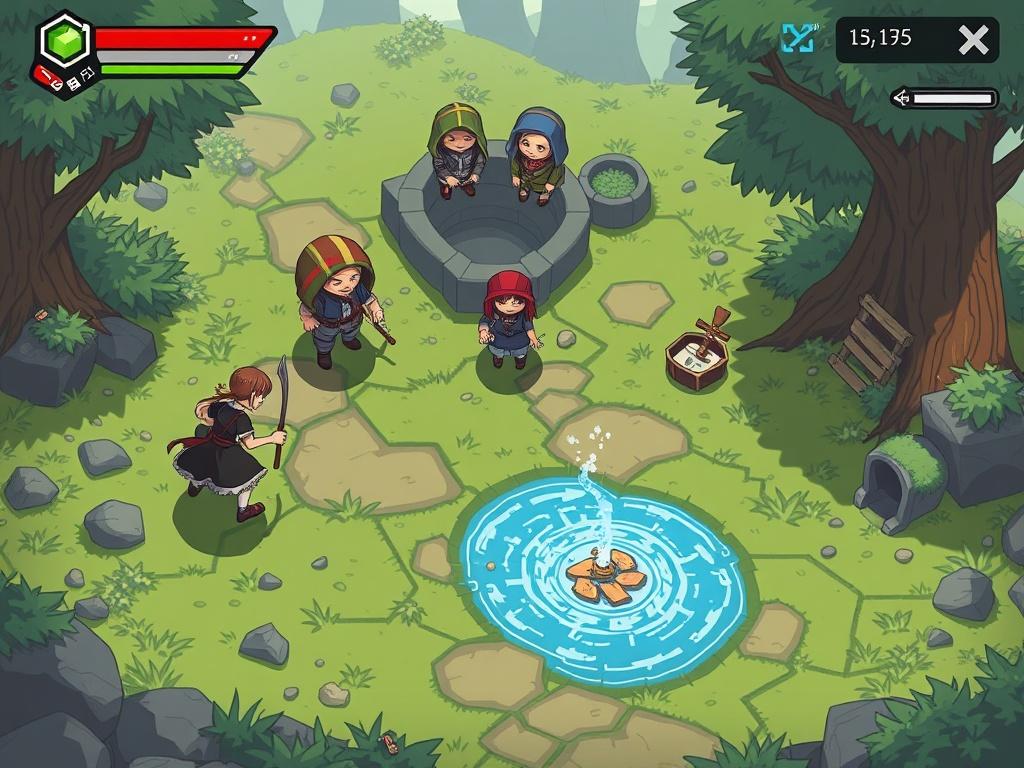
Task: Close the score panel with the X
Action: pos(973,40)
